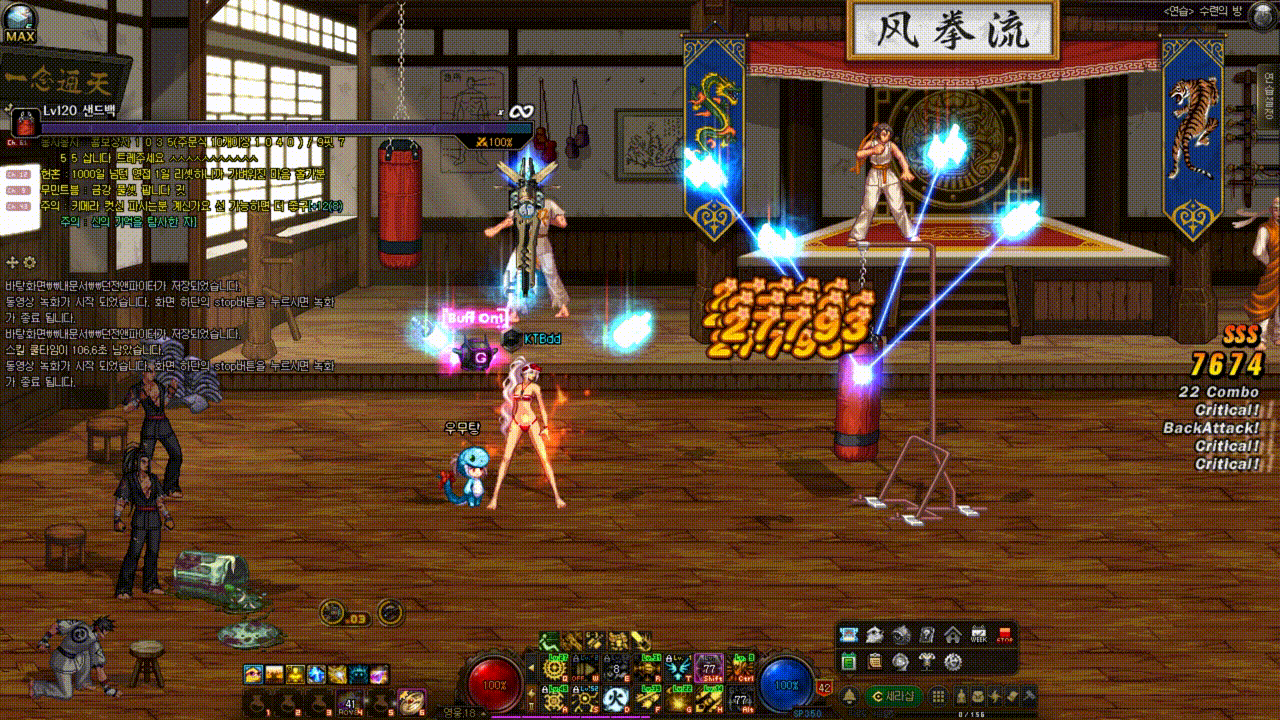Image resolution: width=1280 pixels, height=720 pixels.
Task: Activate the white flame skill on D slot
Action: (617, 700)
